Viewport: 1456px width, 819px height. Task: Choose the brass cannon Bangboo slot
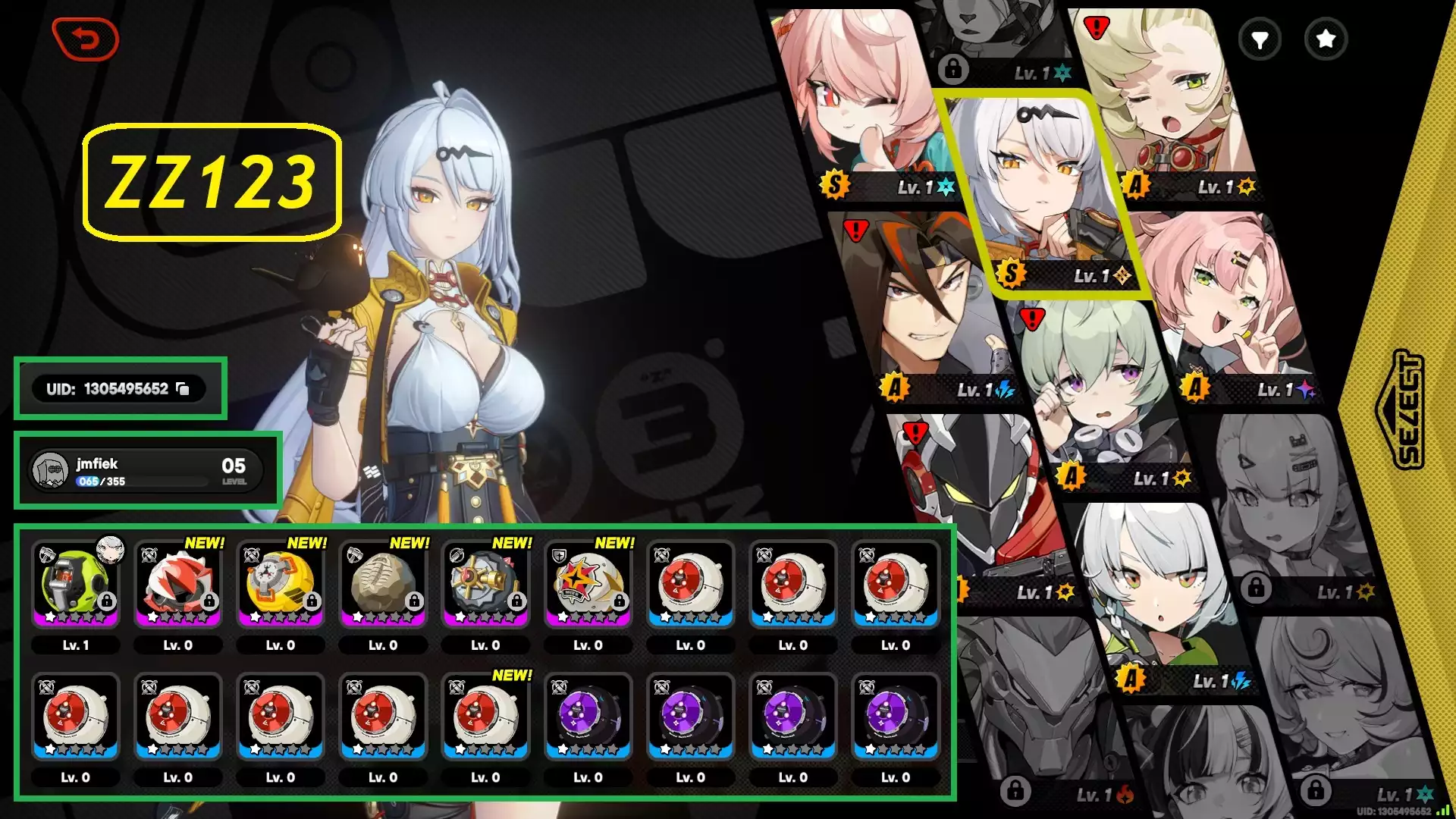click(x=485, y=584)
